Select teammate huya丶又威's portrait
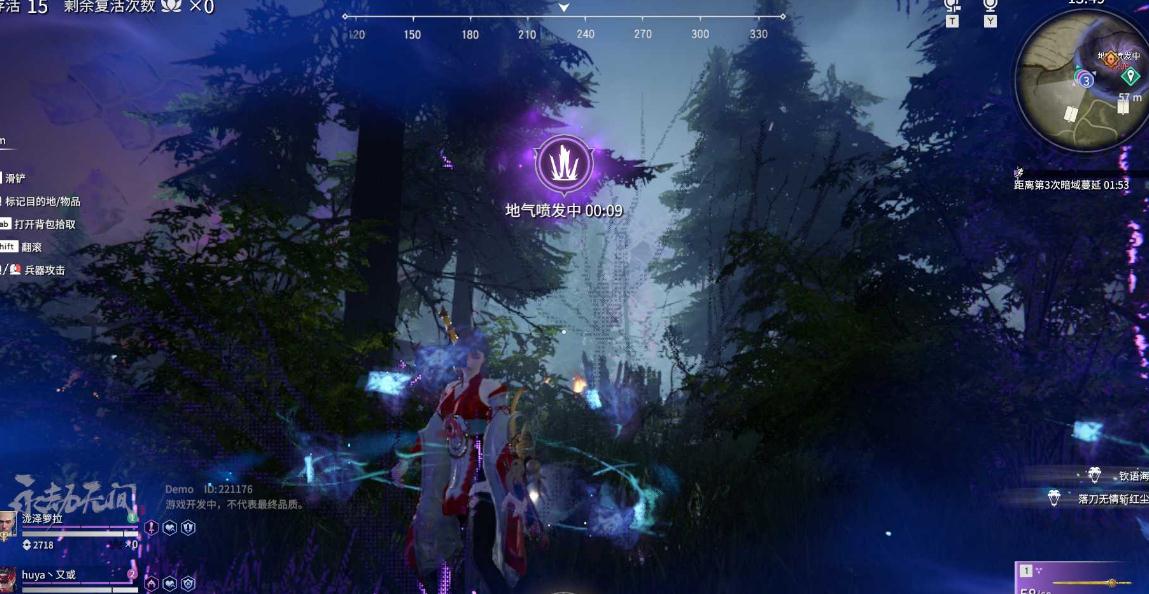 pos(8,580)
